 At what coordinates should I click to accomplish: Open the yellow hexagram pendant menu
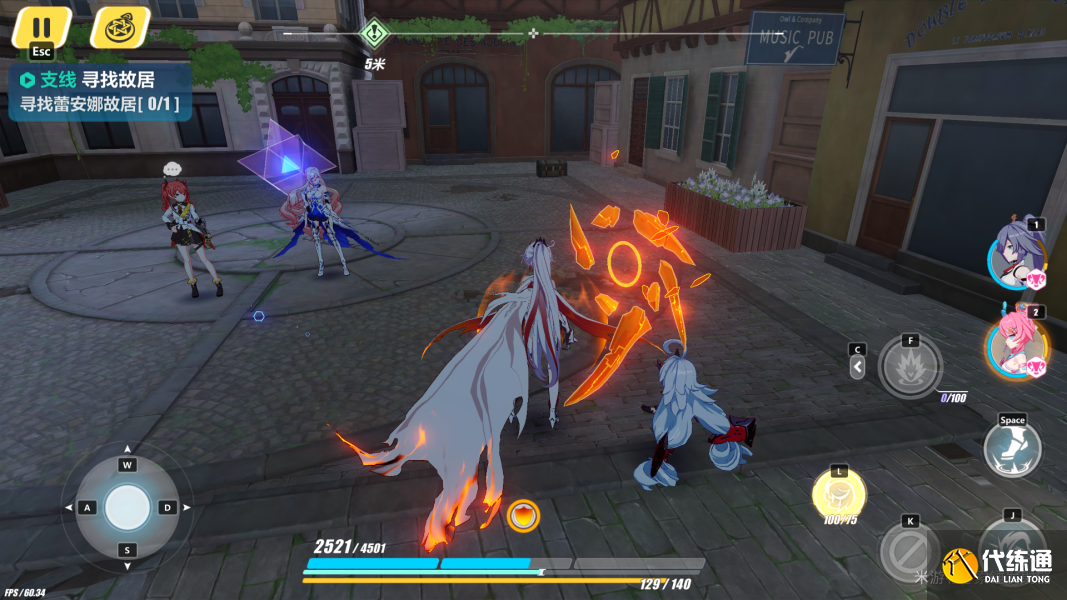[x=120, y=27]
